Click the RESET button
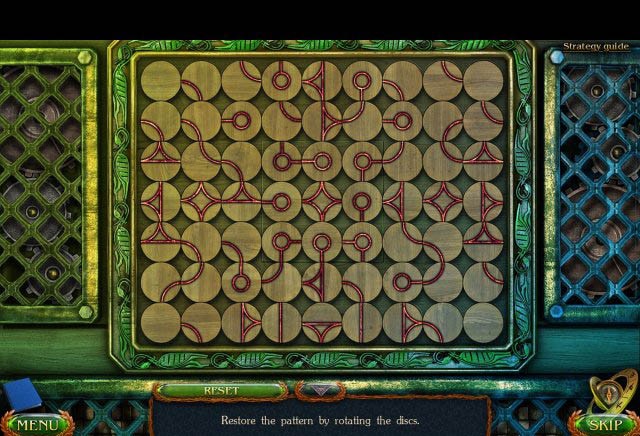 pyautogui.click(x=221, y=390)
